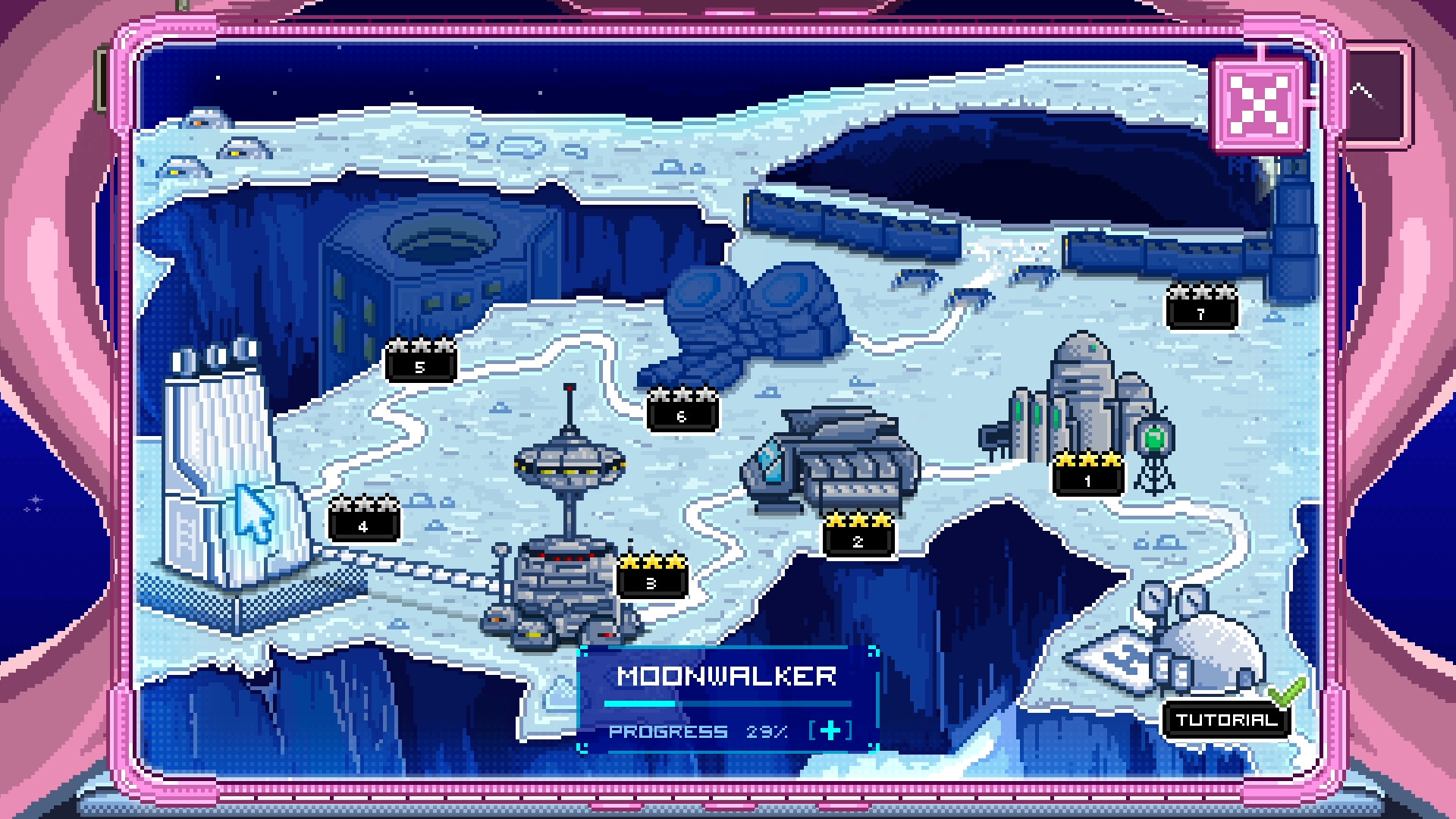Open level 2 with three gold stars
Screen dimensions: 1456x819
coord(858,541)
